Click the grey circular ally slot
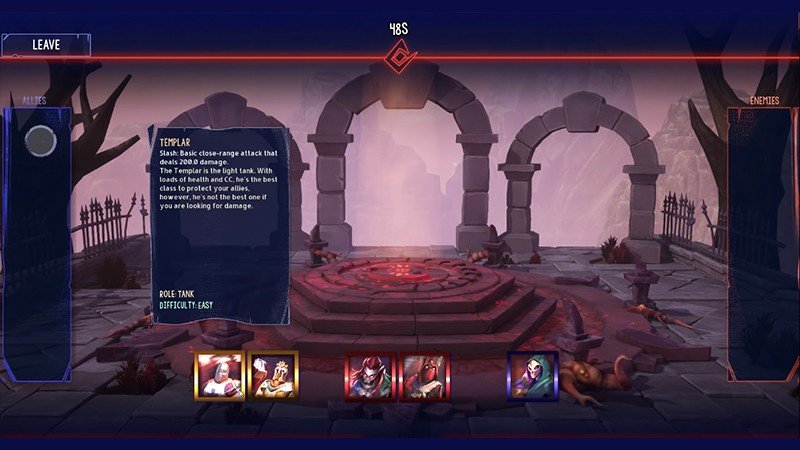 40,142
